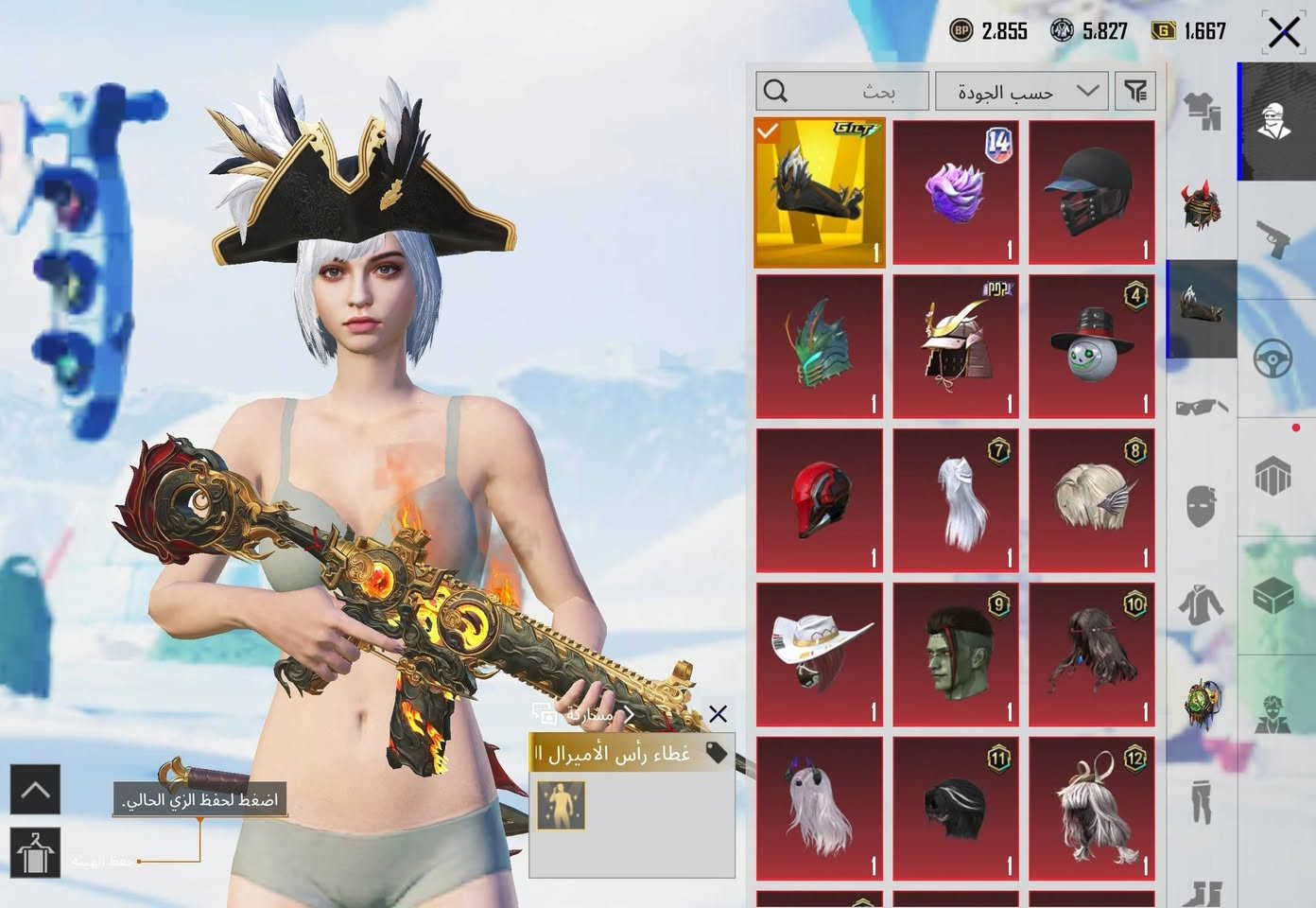Open the face mask category
1316x908 pixels.
[1202, 506]
